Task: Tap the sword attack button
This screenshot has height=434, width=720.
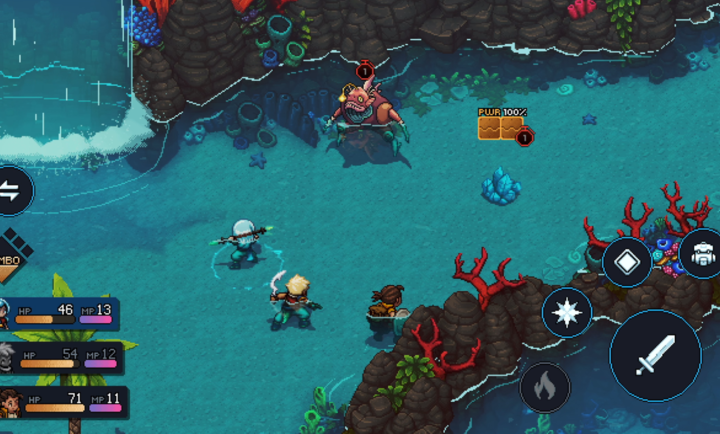Action: tap(655, 355)
